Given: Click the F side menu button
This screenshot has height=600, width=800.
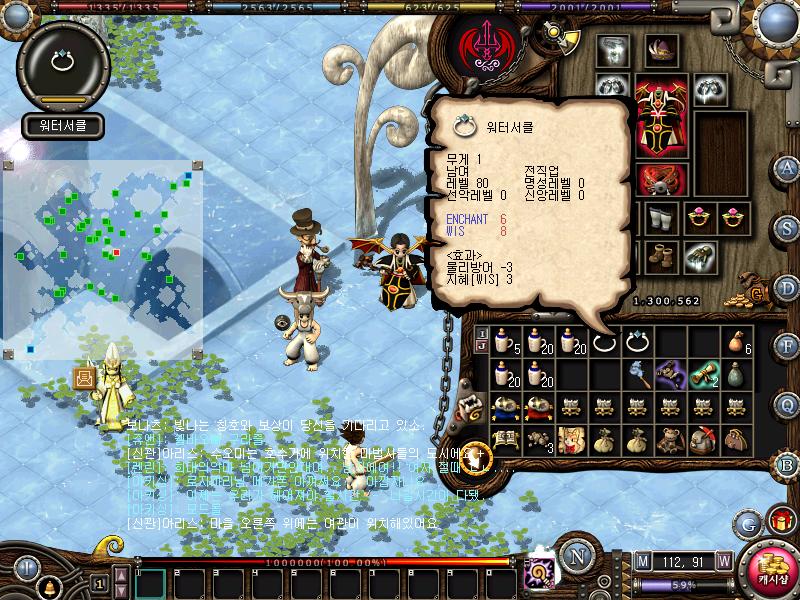Looking at the screenshot, I should [787, 347].
